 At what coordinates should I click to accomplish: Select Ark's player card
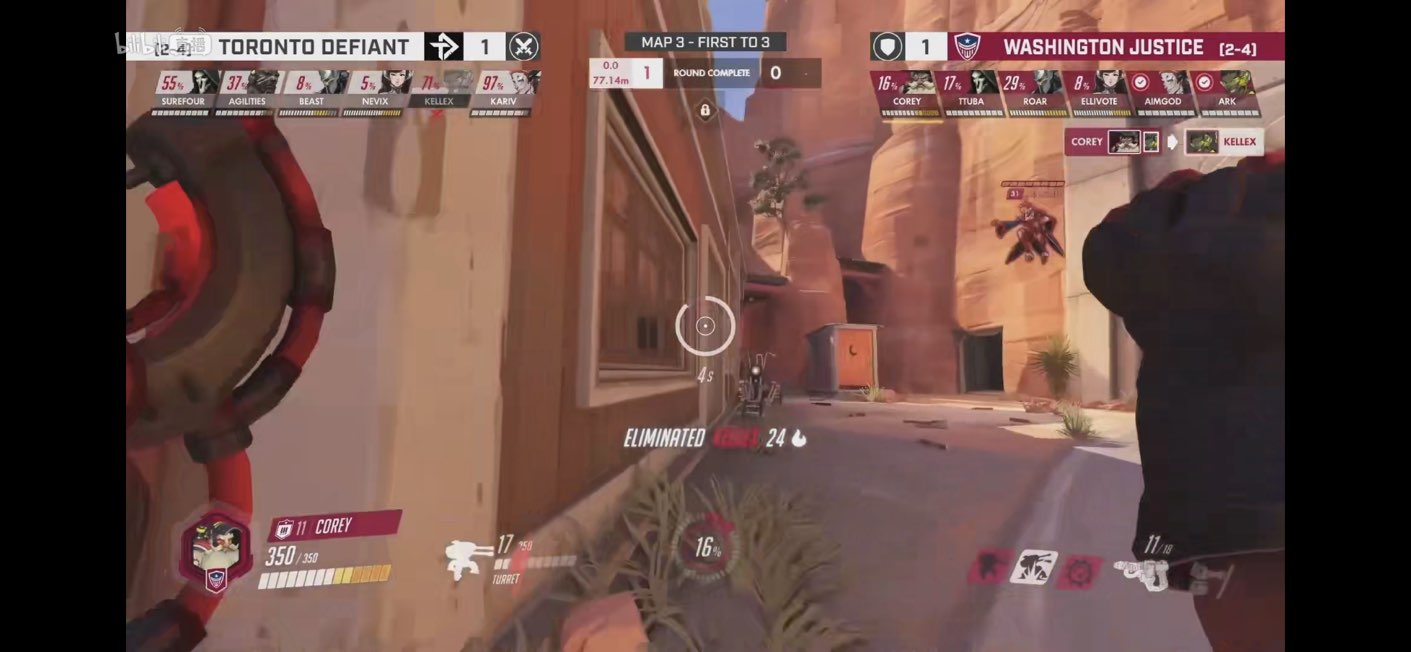[x=1227, y=90]
